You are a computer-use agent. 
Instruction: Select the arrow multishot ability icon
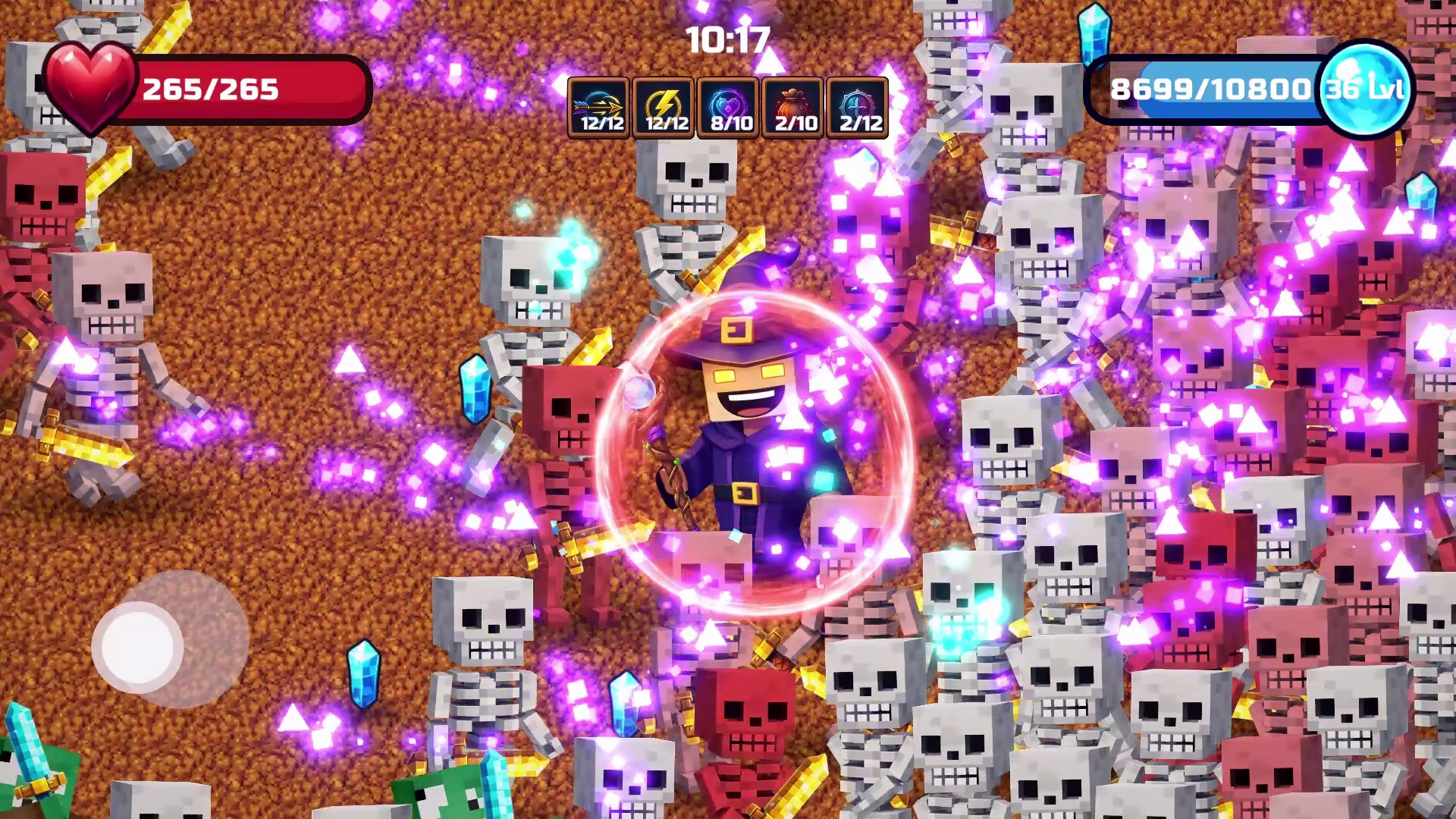pos(598,108)
